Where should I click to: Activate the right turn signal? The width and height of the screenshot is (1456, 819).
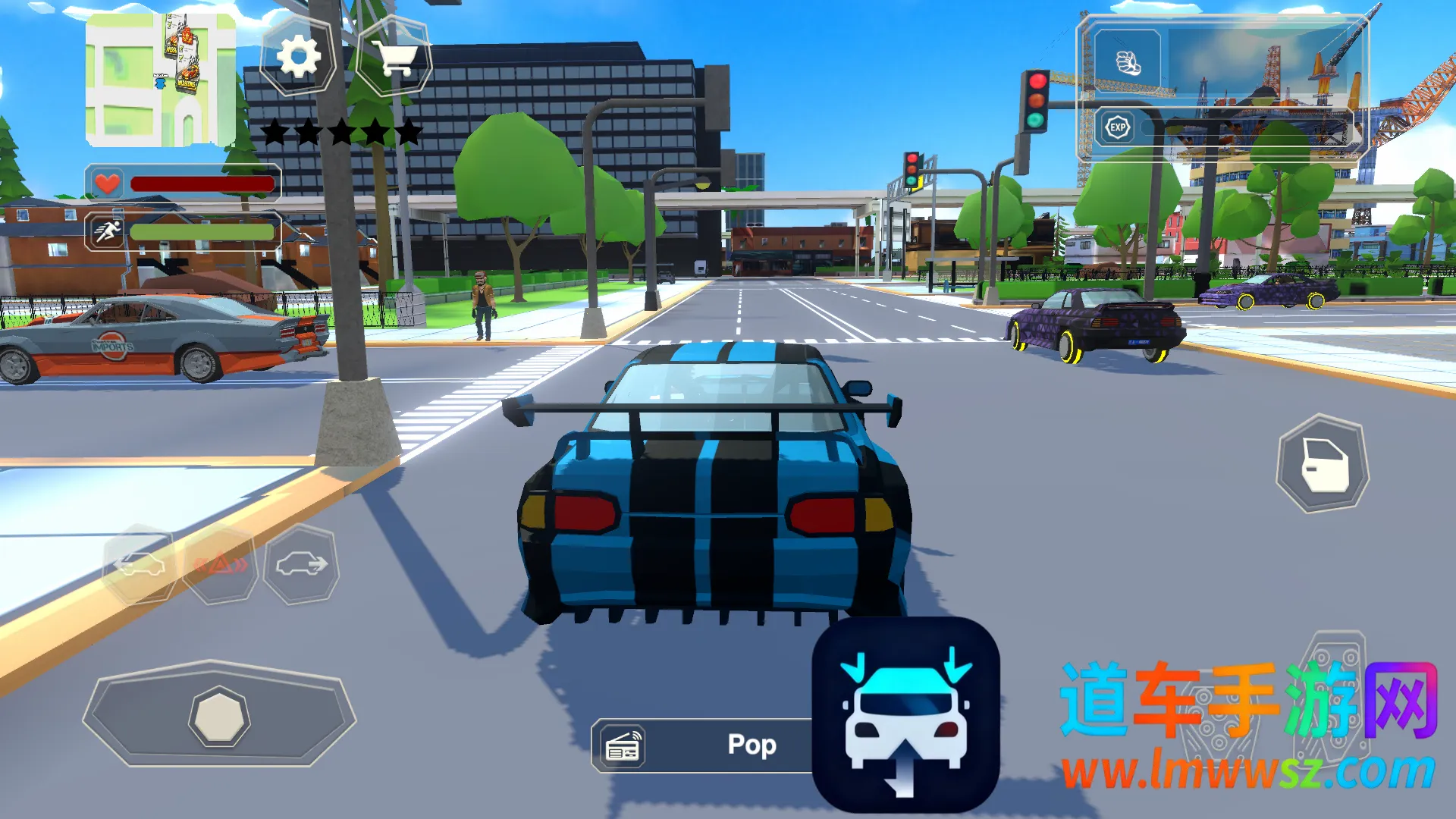(x=301, y=564)
